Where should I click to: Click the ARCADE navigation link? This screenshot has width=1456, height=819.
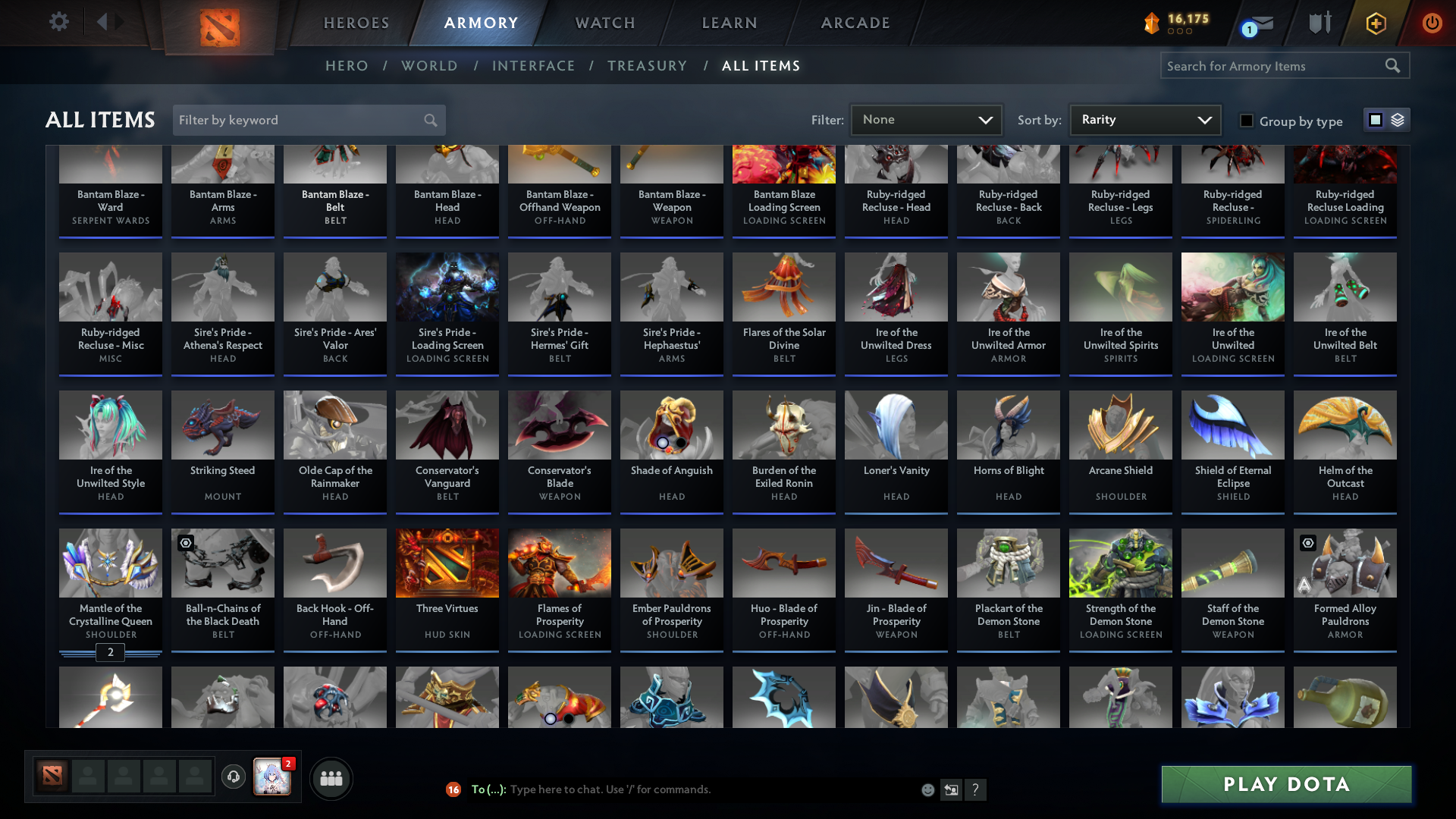855,23
